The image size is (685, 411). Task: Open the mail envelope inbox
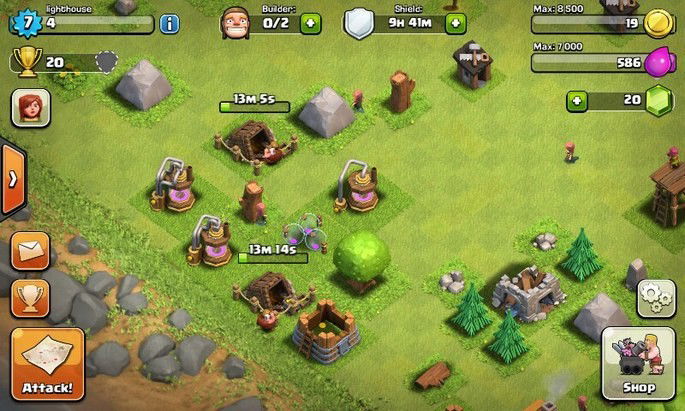[30, 251]
